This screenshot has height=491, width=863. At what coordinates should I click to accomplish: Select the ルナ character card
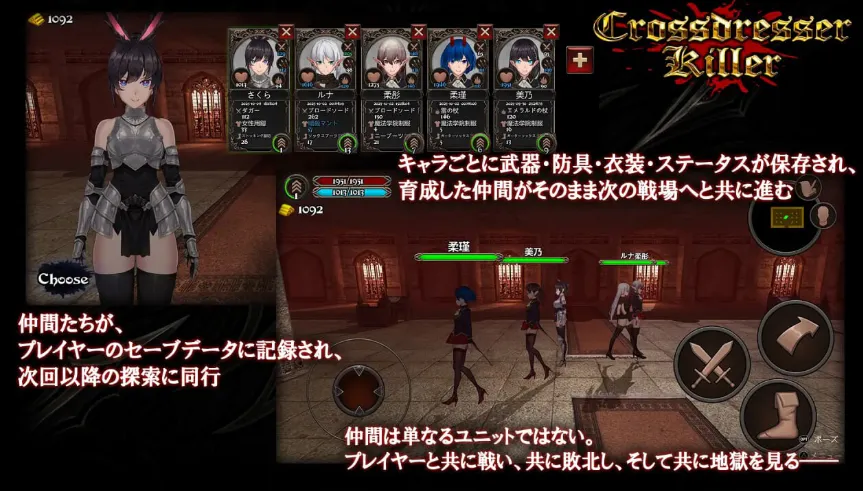[x=324, y=88]
